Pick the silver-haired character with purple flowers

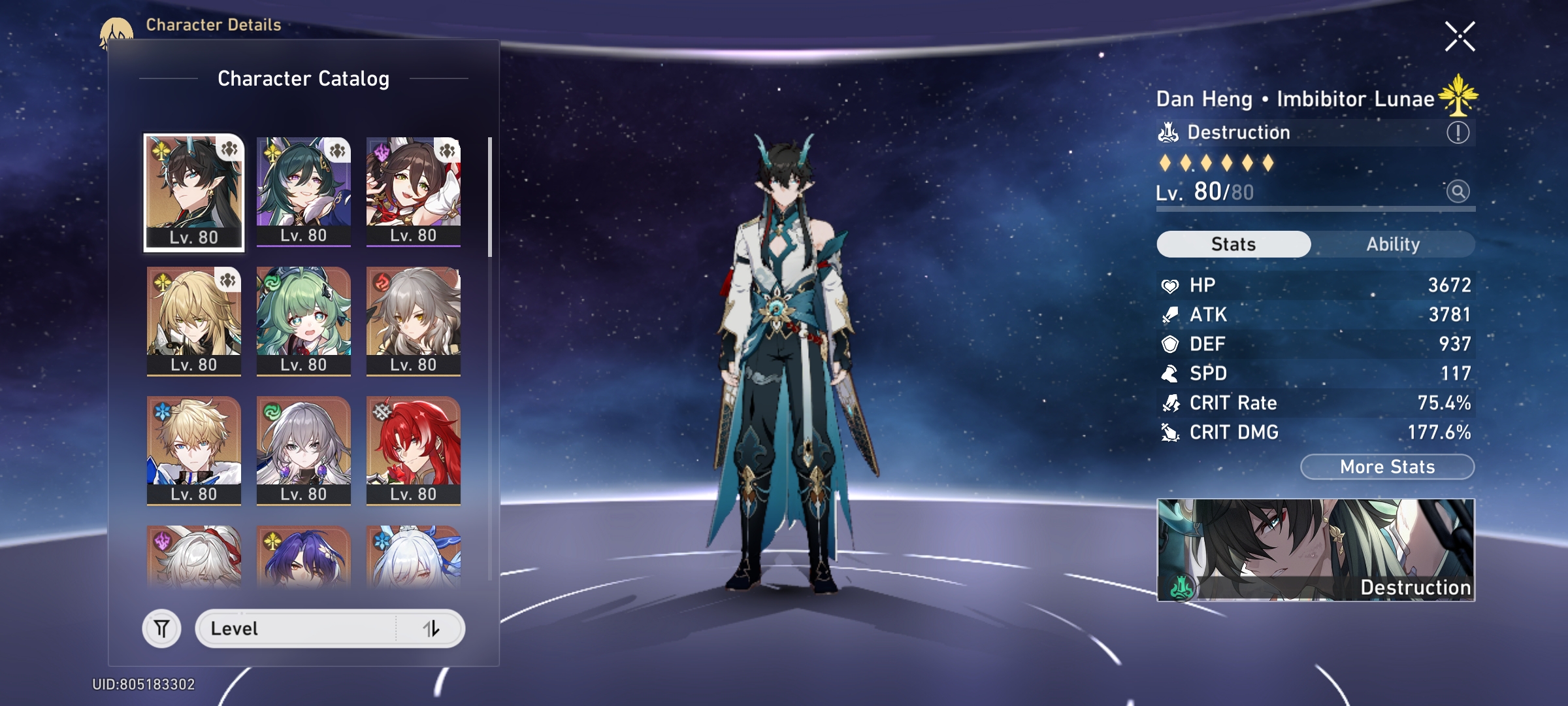coord(304,450)
